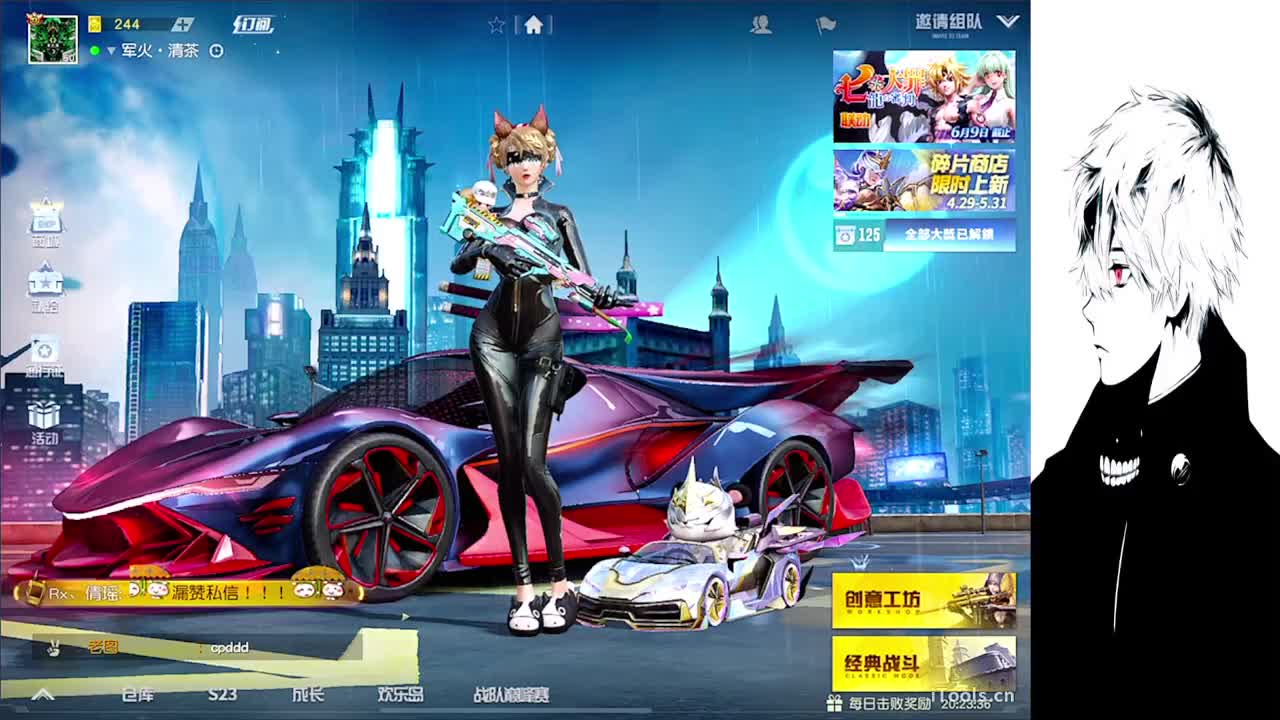Open the second sidebar star-crate icon

pyautogui.click(x=42, y=280)
